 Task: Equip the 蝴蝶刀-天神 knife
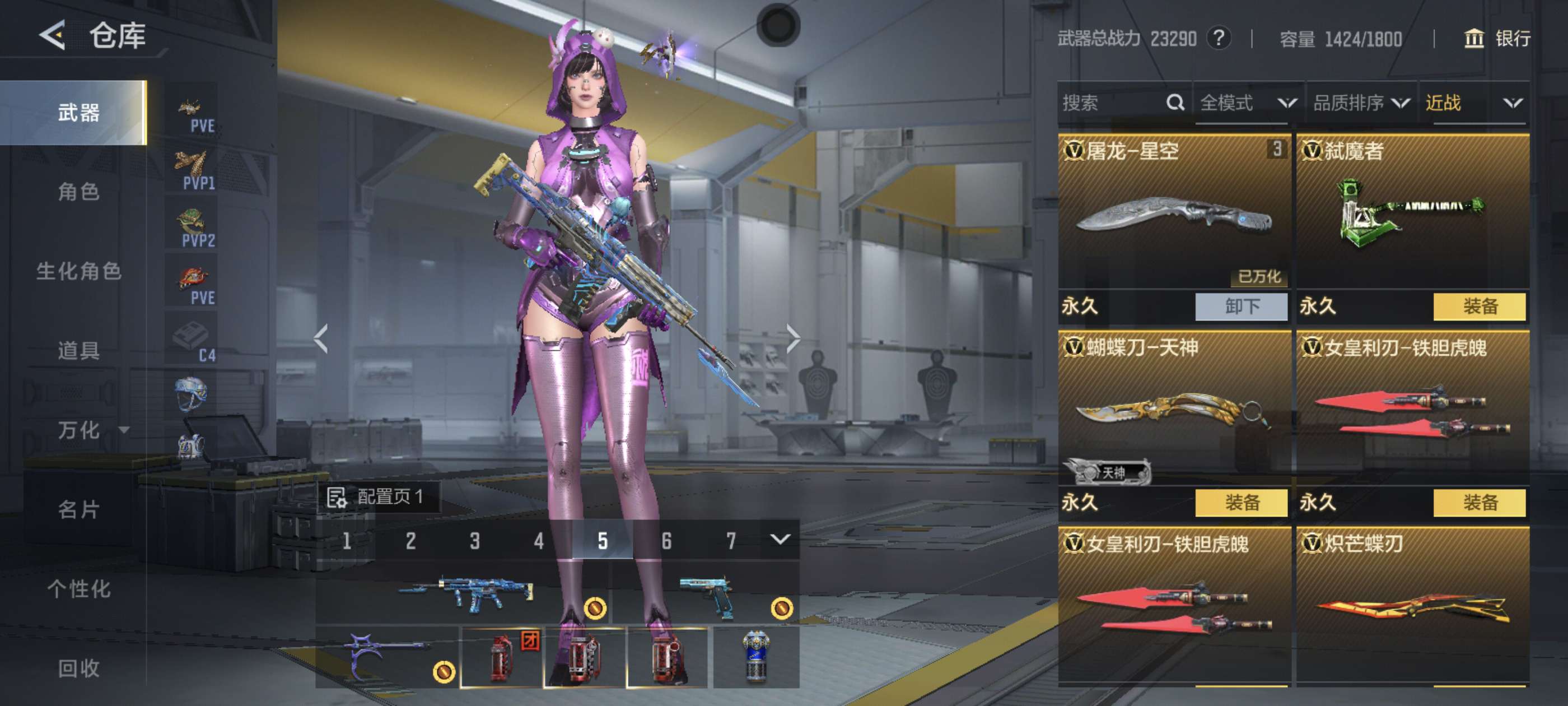(1241, 503)
